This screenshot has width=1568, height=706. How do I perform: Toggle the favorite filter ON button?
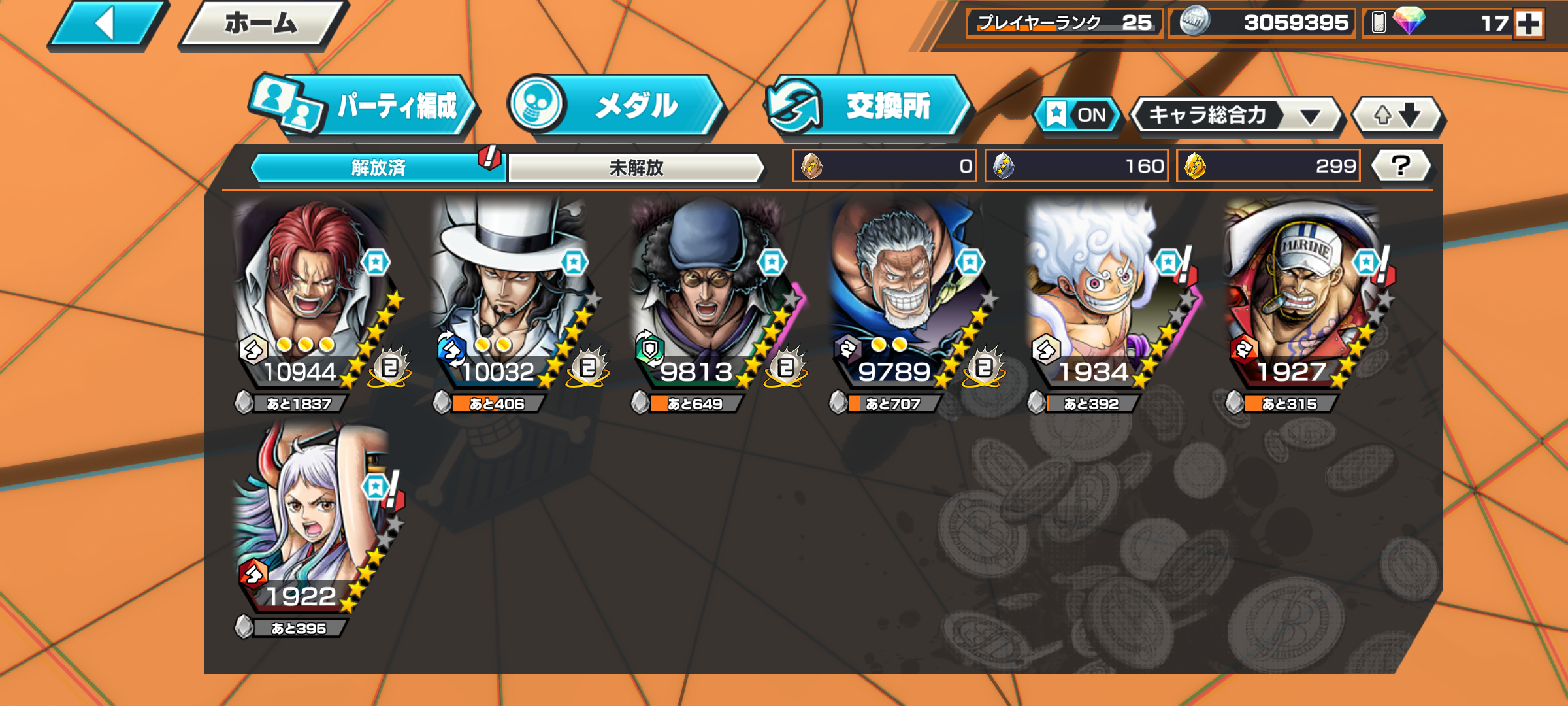[1078, 115]
